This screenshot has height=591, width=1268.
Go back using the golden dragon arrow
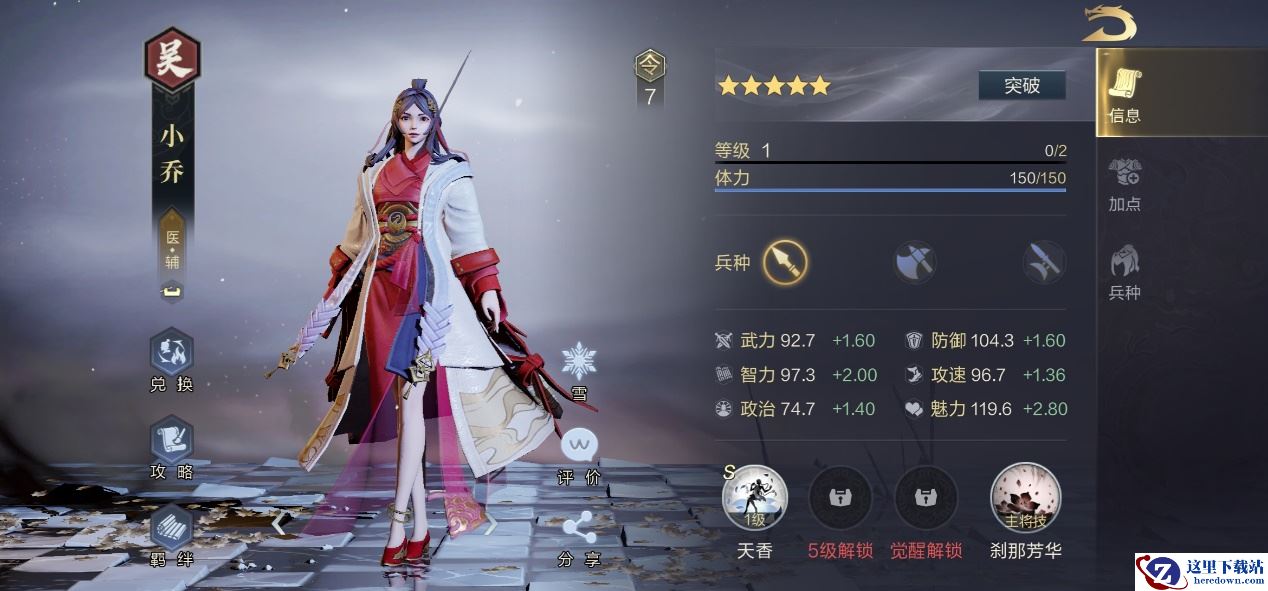pyautogui.click(x=1109, y=23)
